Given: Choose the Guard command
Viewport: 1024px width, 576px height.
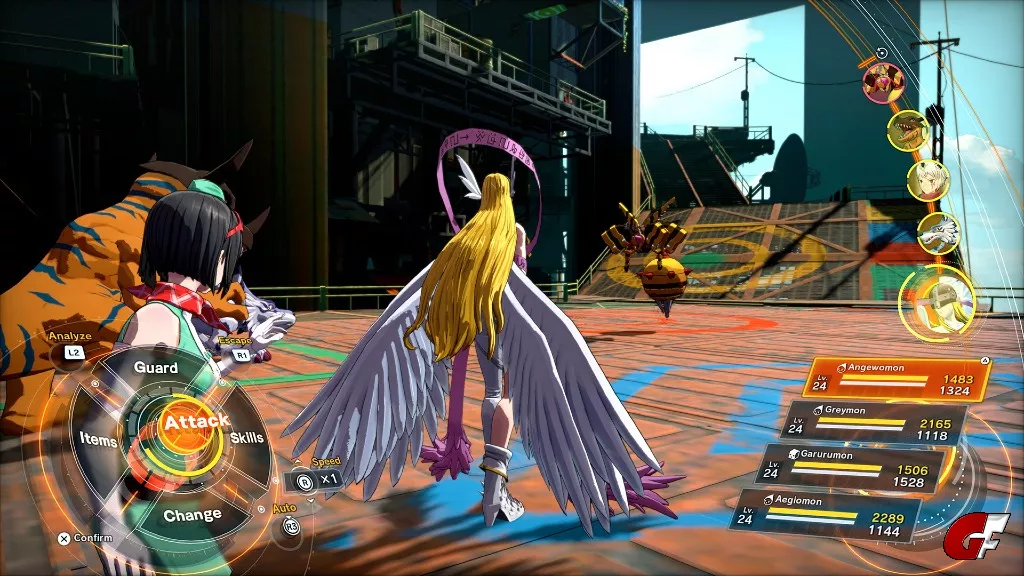Looking at the screenshot, I should click(156, 368).
